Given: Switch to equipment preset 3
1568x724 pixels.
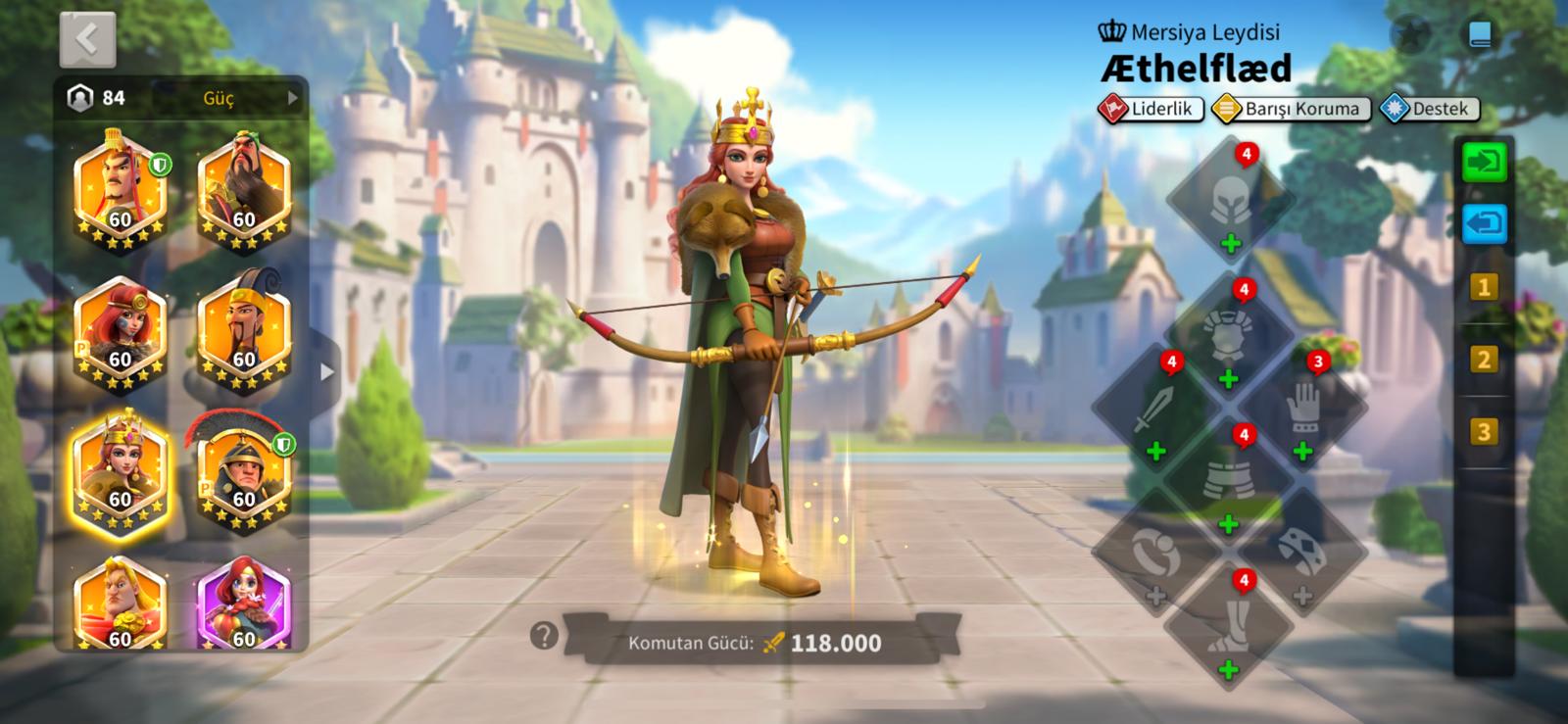Looking at the screenshot, I should [x=1483, y=432].
